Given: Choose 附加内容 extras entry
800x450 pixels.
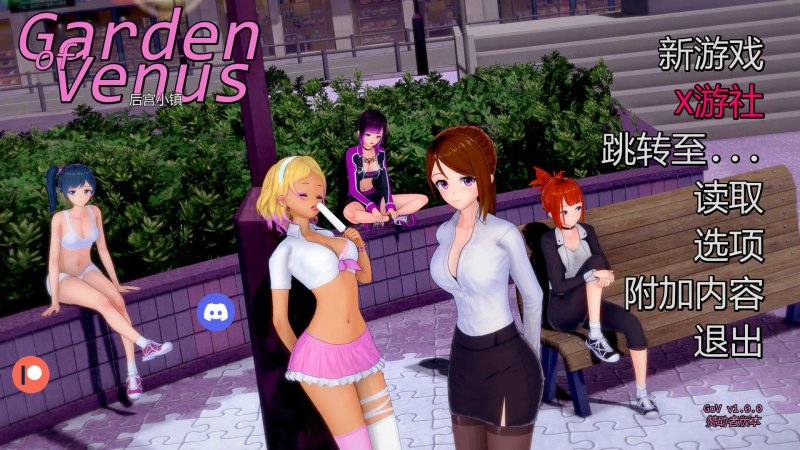Looking at the screenshot, I should coord(694,293).
